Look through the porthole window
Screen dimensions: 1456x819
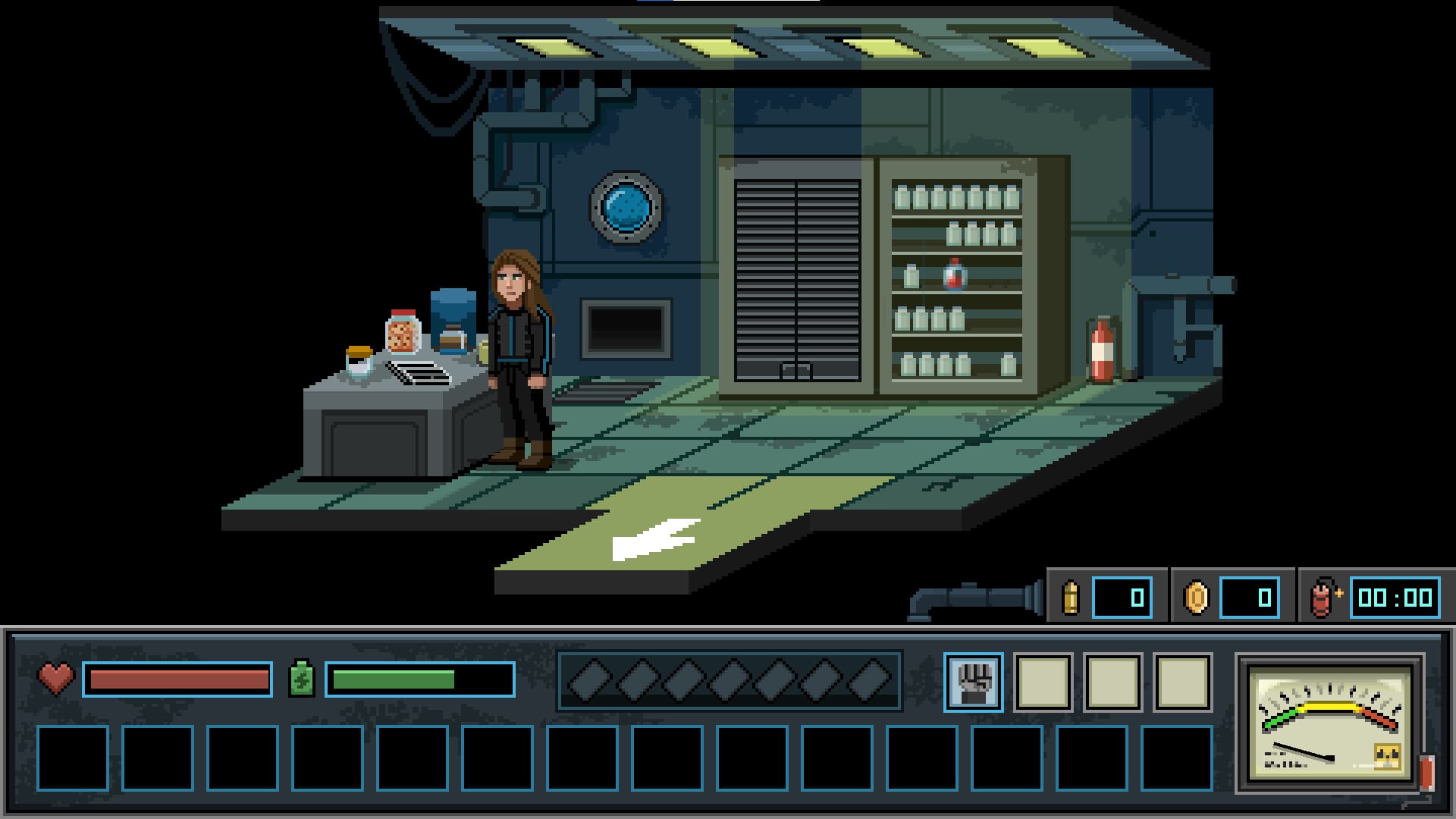[628, 206]
